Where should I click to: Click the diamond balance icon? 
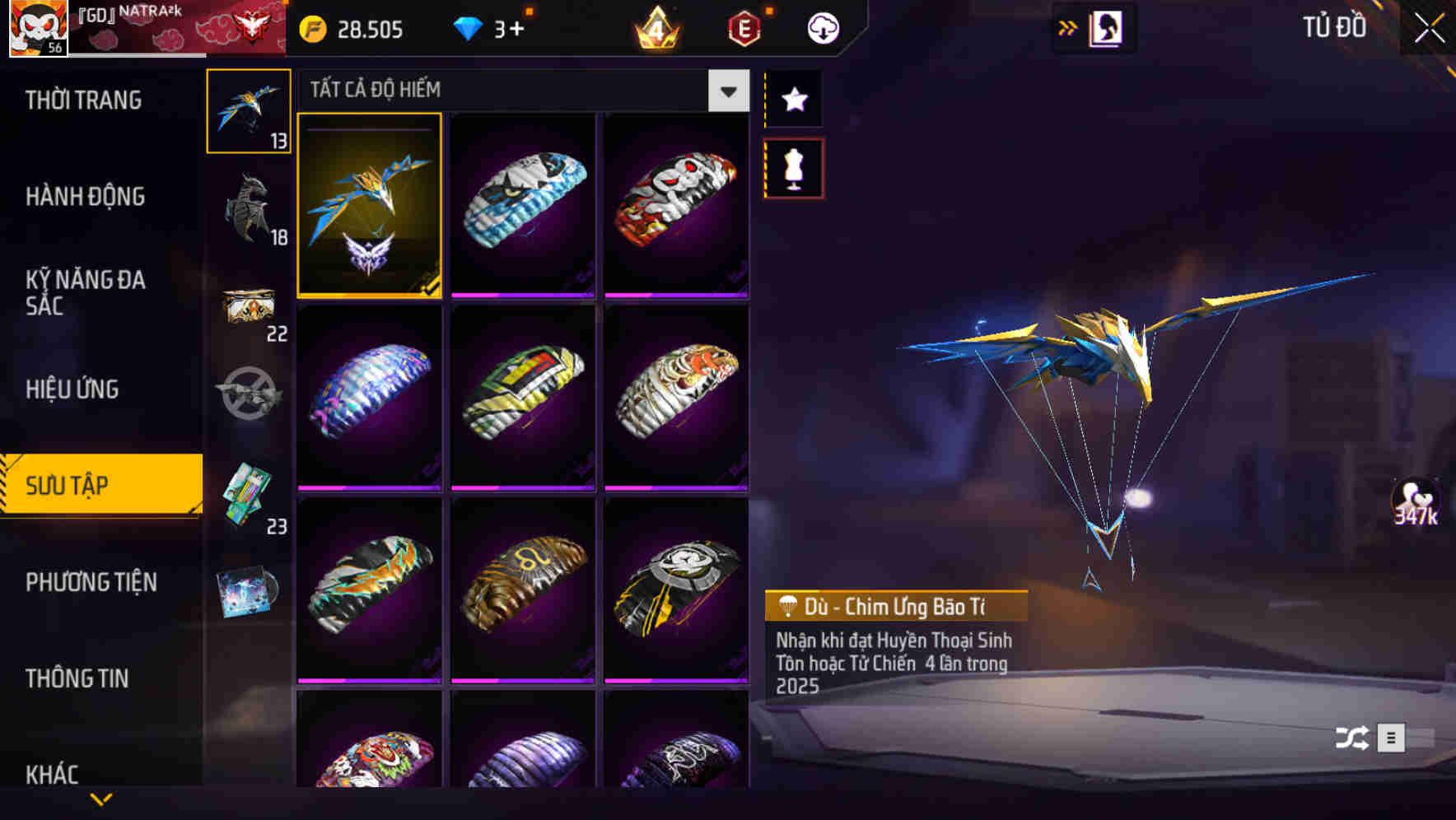coord(469,27)
